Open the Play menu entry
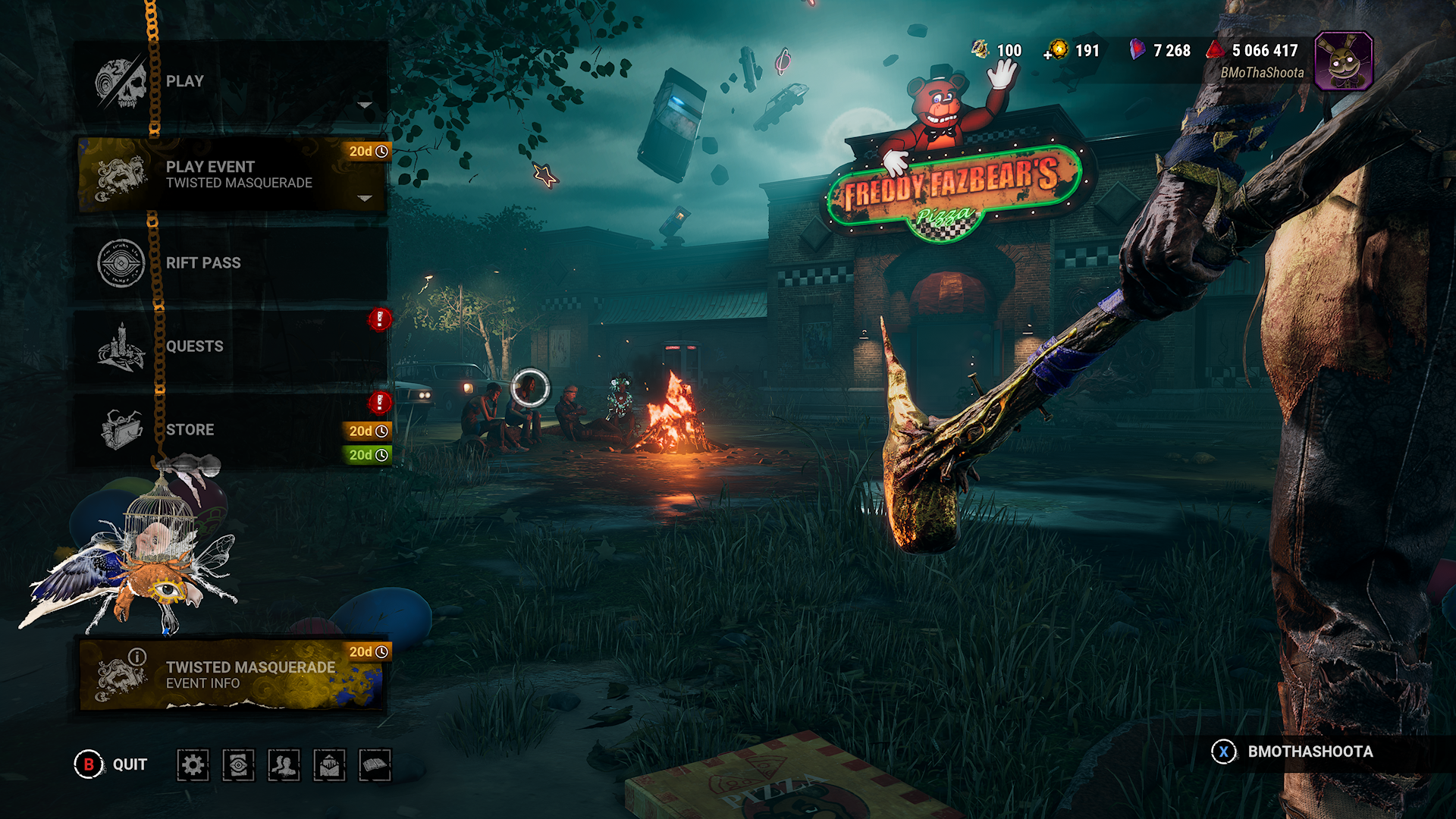Screen dimensions: 1456x819 [x=231, y=82]
